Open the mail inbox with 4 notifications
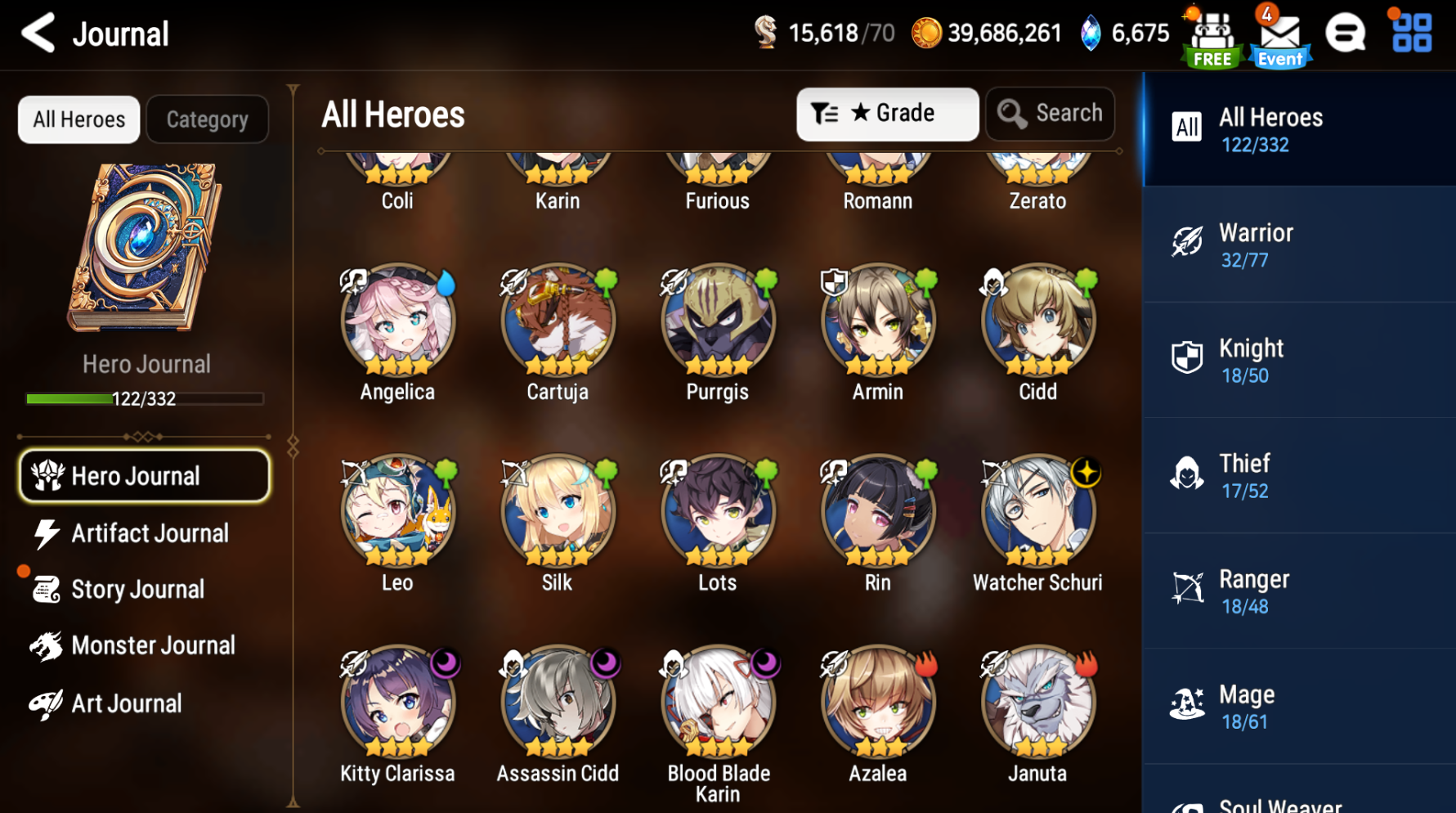Screen dimensions: 1456x813 (x=1279, y=34)
